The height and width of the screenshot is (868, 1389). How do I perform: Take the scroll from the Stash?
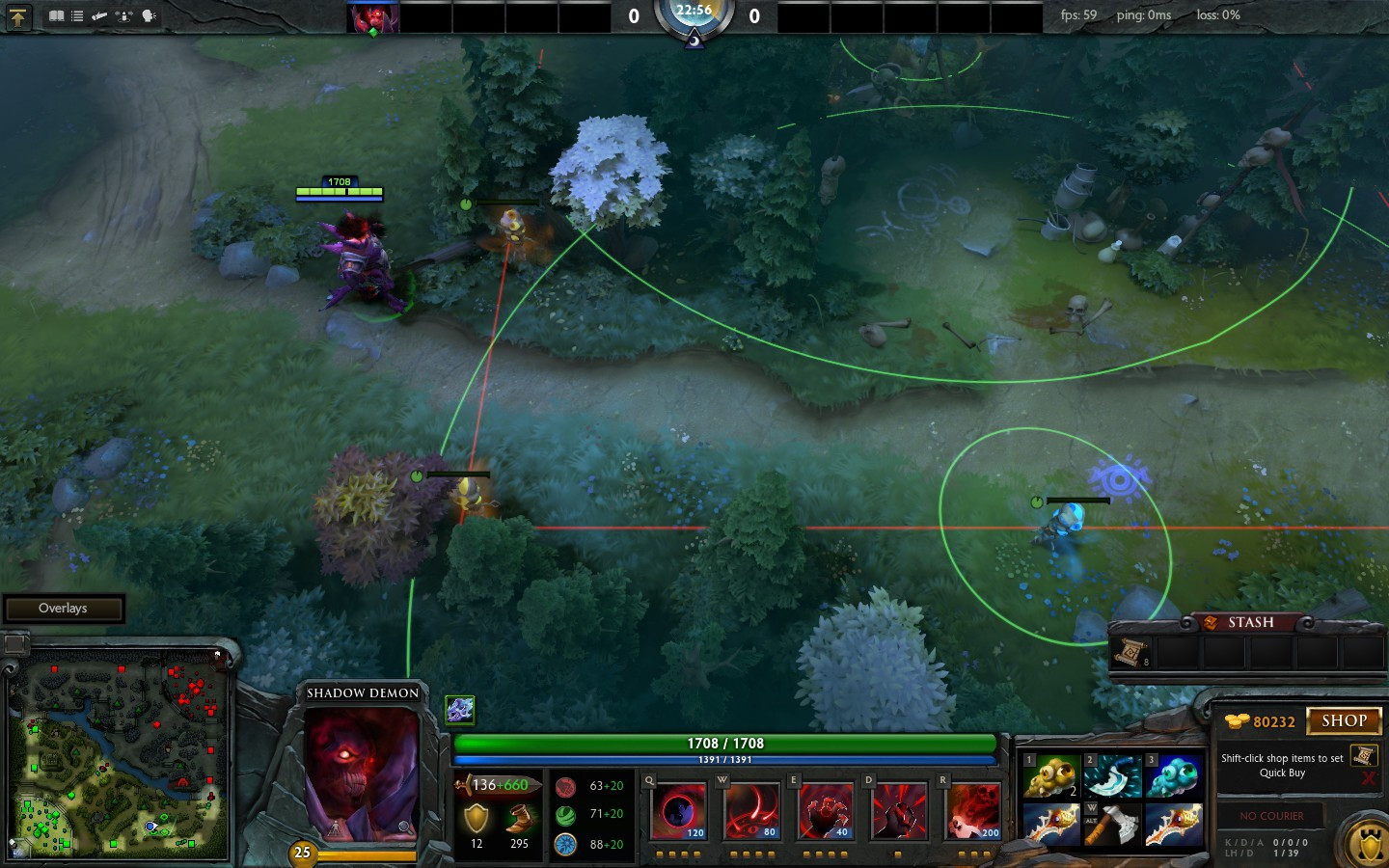1131,653
